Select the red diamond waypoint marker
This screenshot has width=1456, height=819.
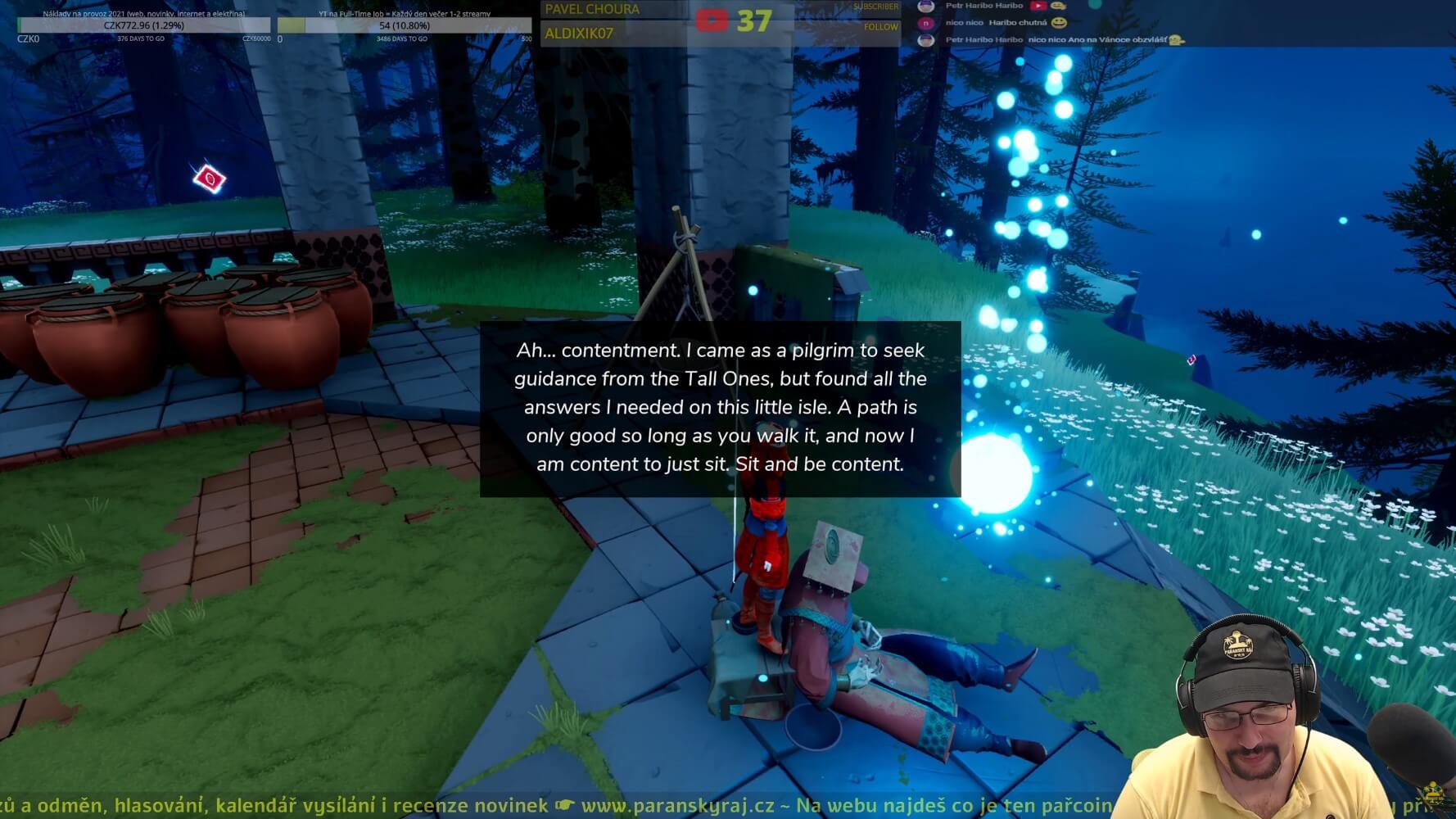pos(209,178)
